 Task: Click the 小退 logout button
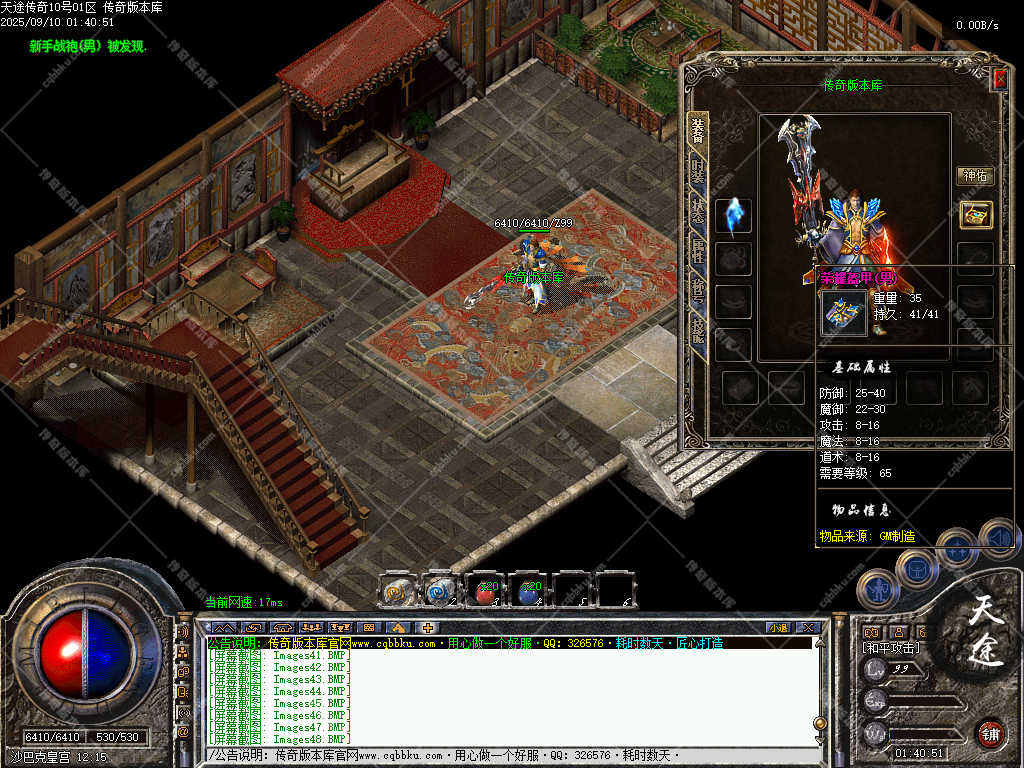click(x=778, y=627)
